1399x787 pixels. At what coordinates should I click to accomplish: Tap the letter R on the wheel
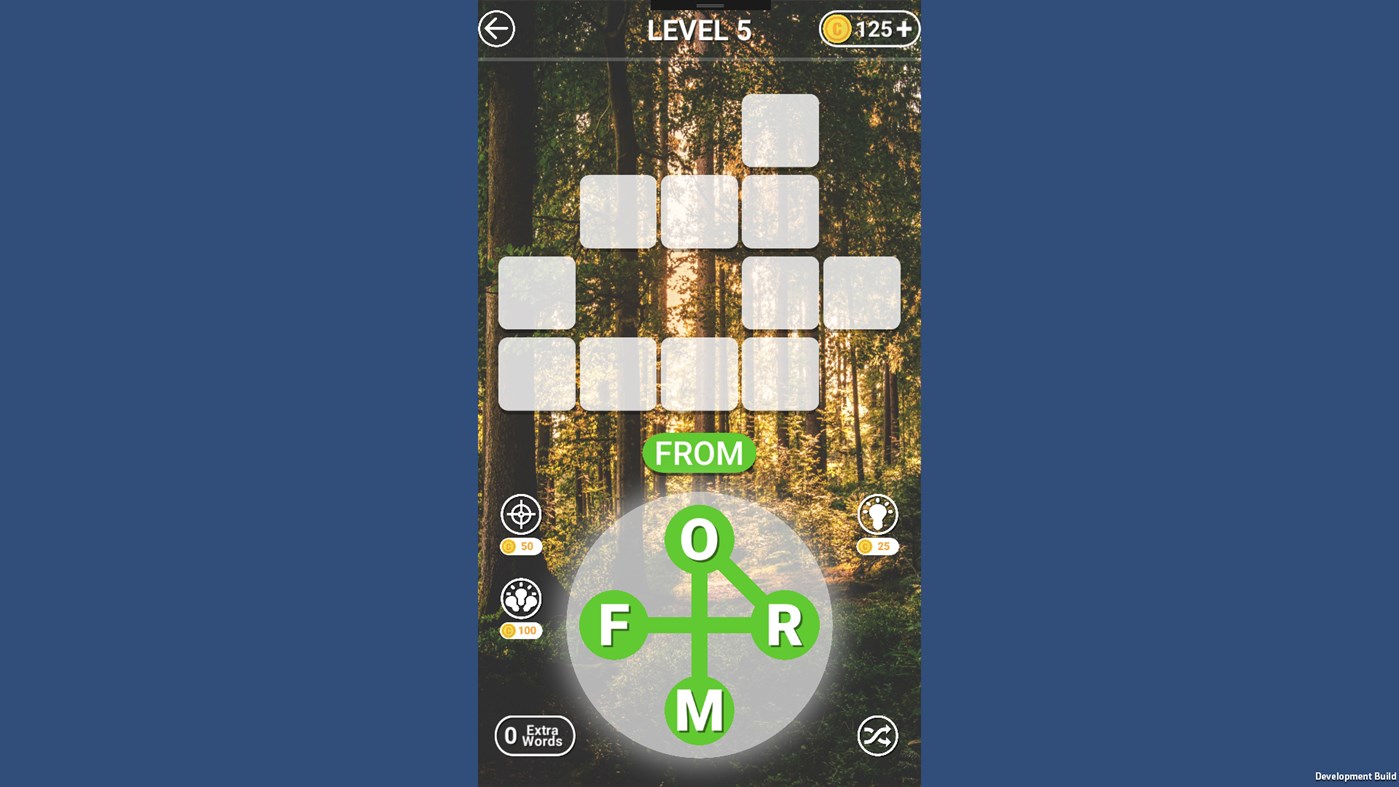click(785, 627)
